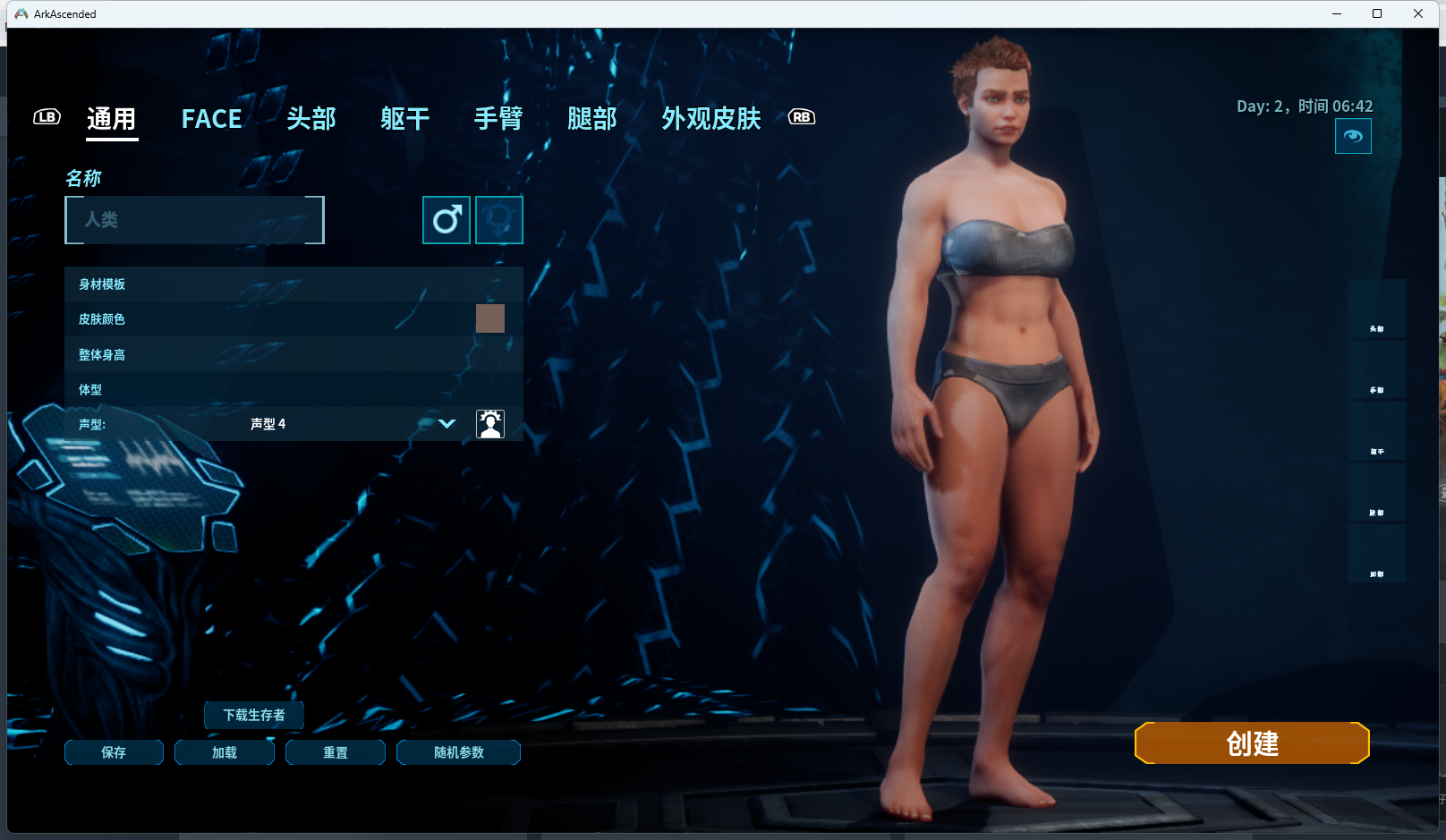The width and height of the screenshot is (1446, 840).
Task: Select the 通用 (general) tab
Action: click(112, 119)
